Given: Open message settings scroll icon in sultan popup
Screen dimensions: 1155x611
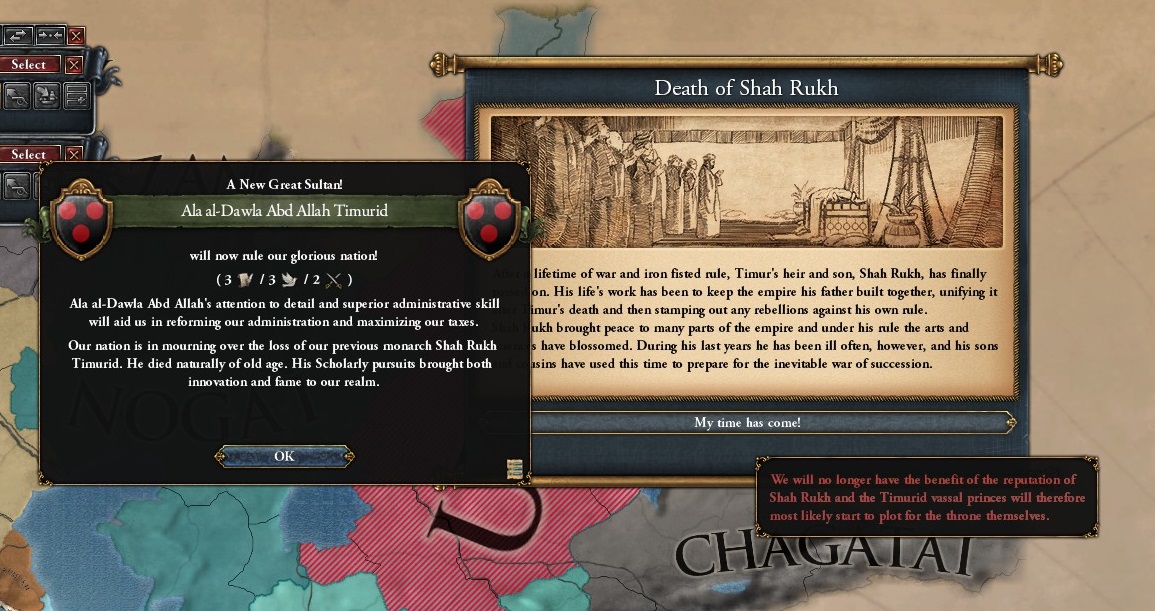Looking at the screenshot, I should point(515,469).
